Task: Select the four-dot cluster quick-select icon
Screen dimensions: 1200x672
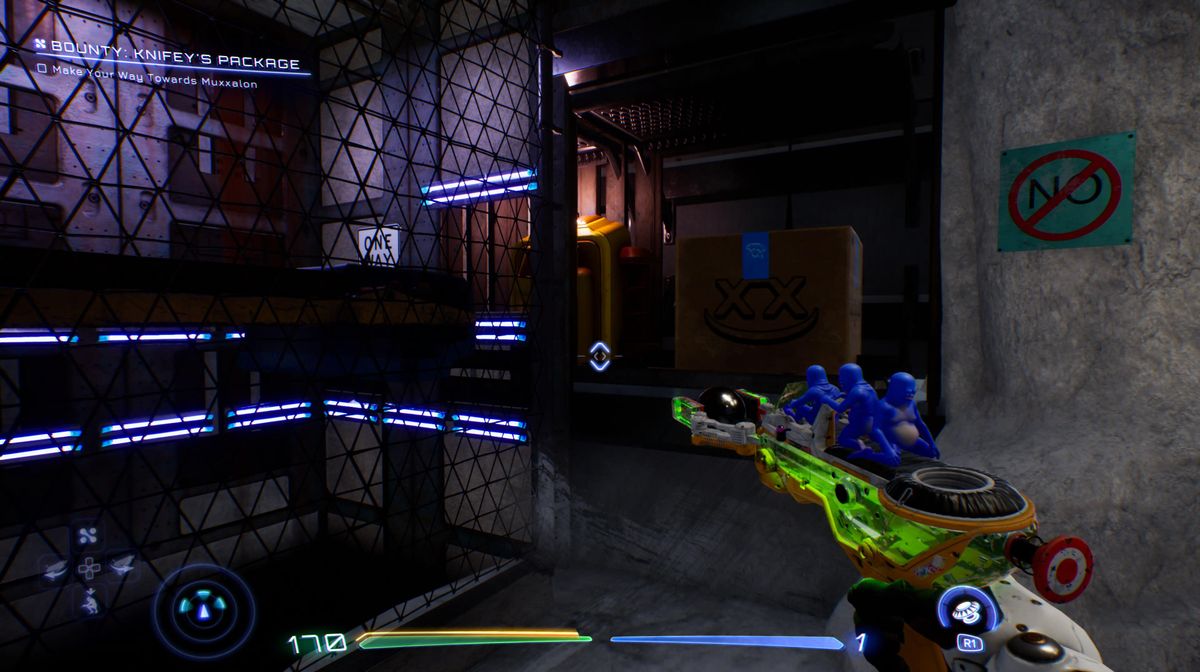Action: coord(90,535)
